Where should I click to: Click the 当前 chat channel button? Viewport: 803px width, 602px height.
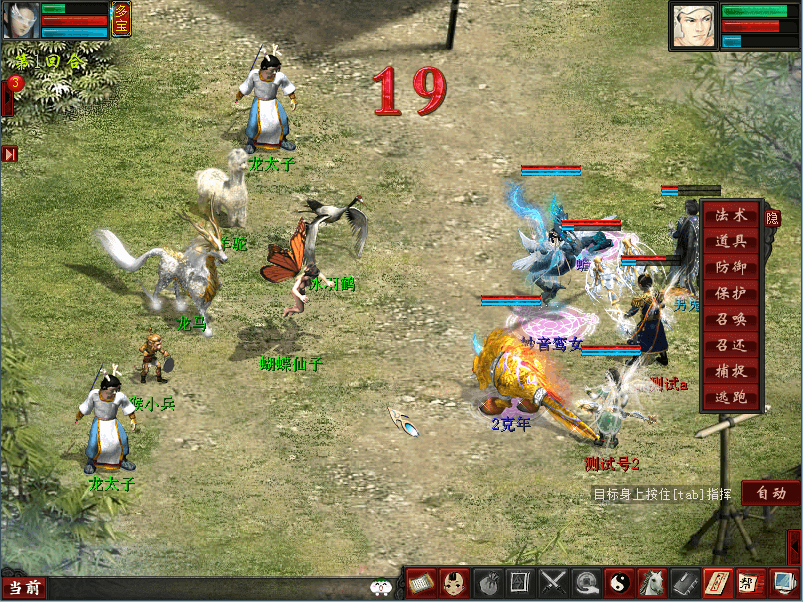tap(23, 588)
